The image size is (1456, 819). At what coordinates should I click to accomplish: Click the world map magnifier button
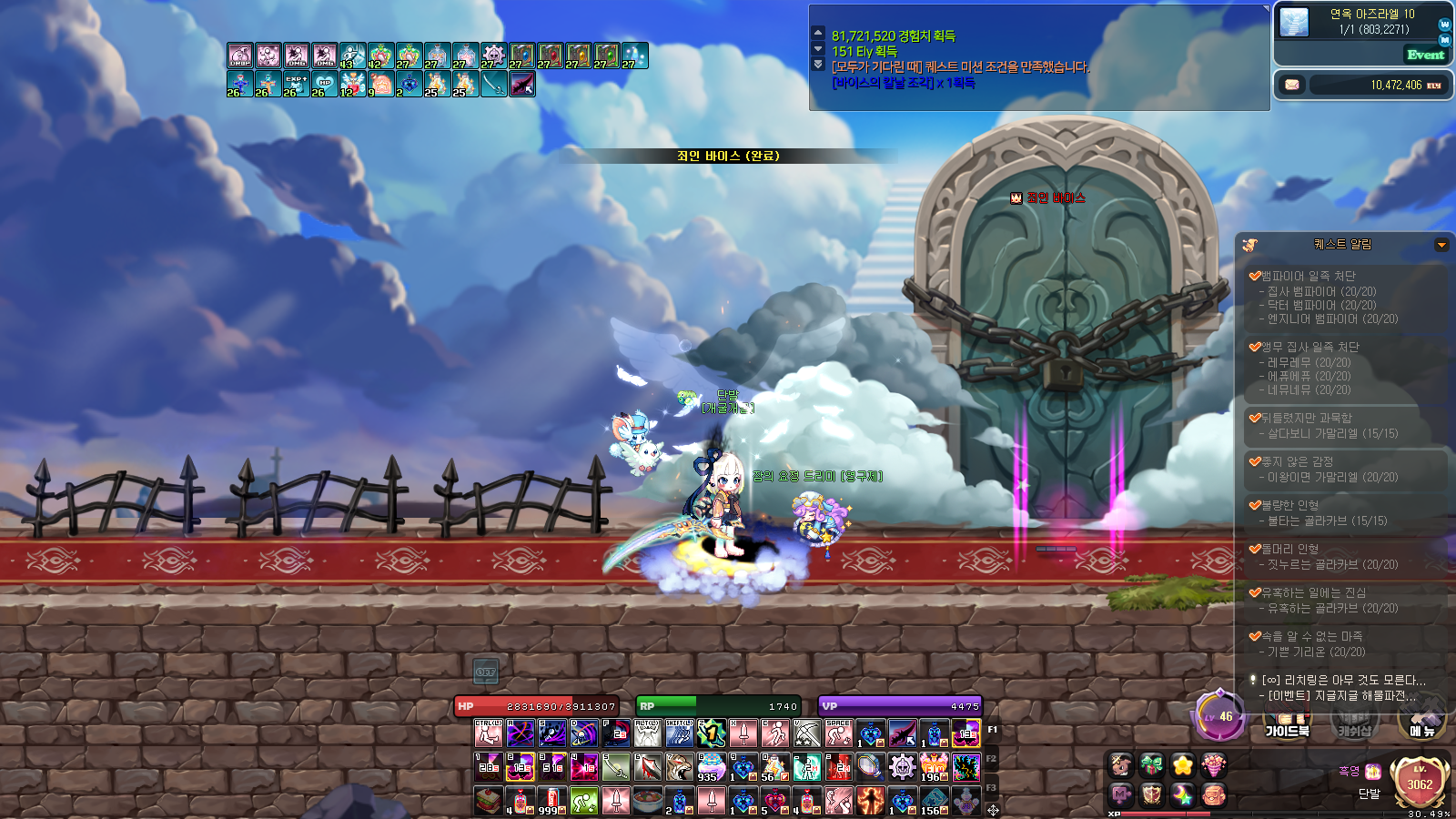point(1445,25)
